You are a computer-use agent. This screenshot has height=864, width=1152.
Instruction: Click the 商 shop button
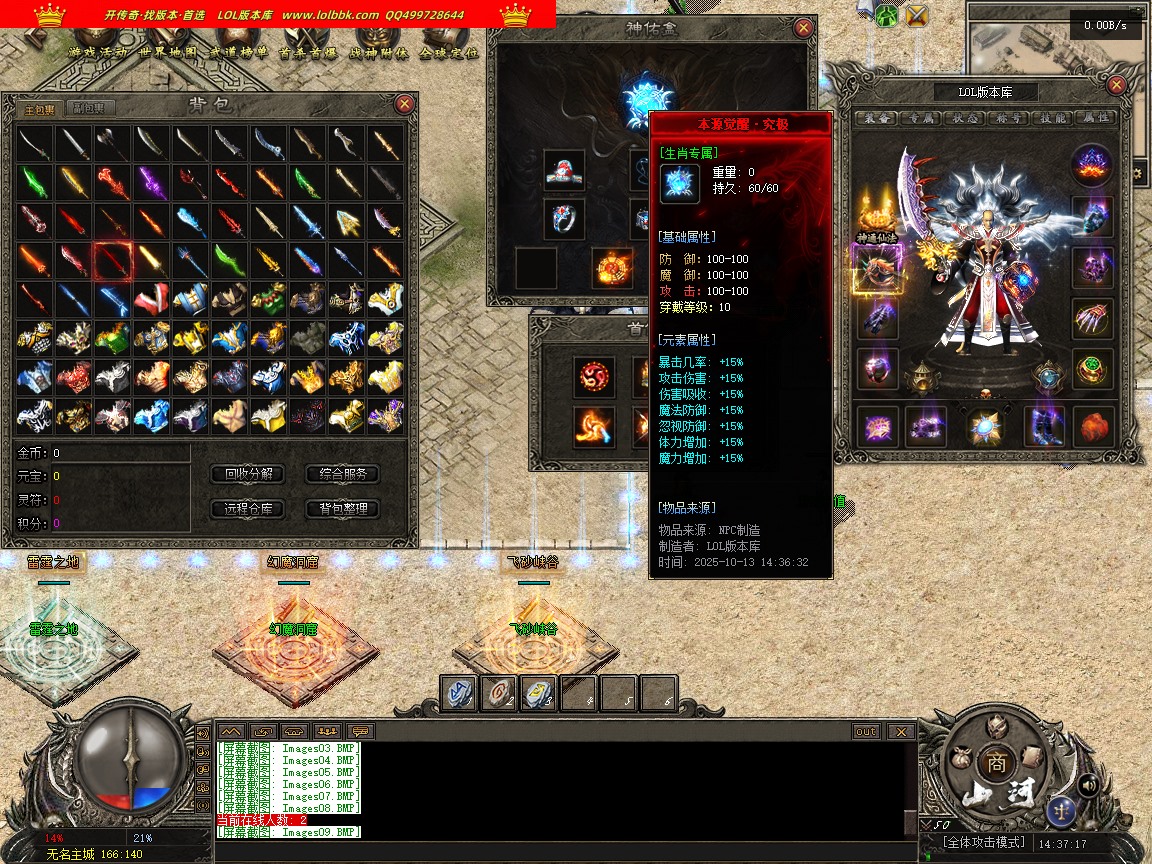coord(995,760)
